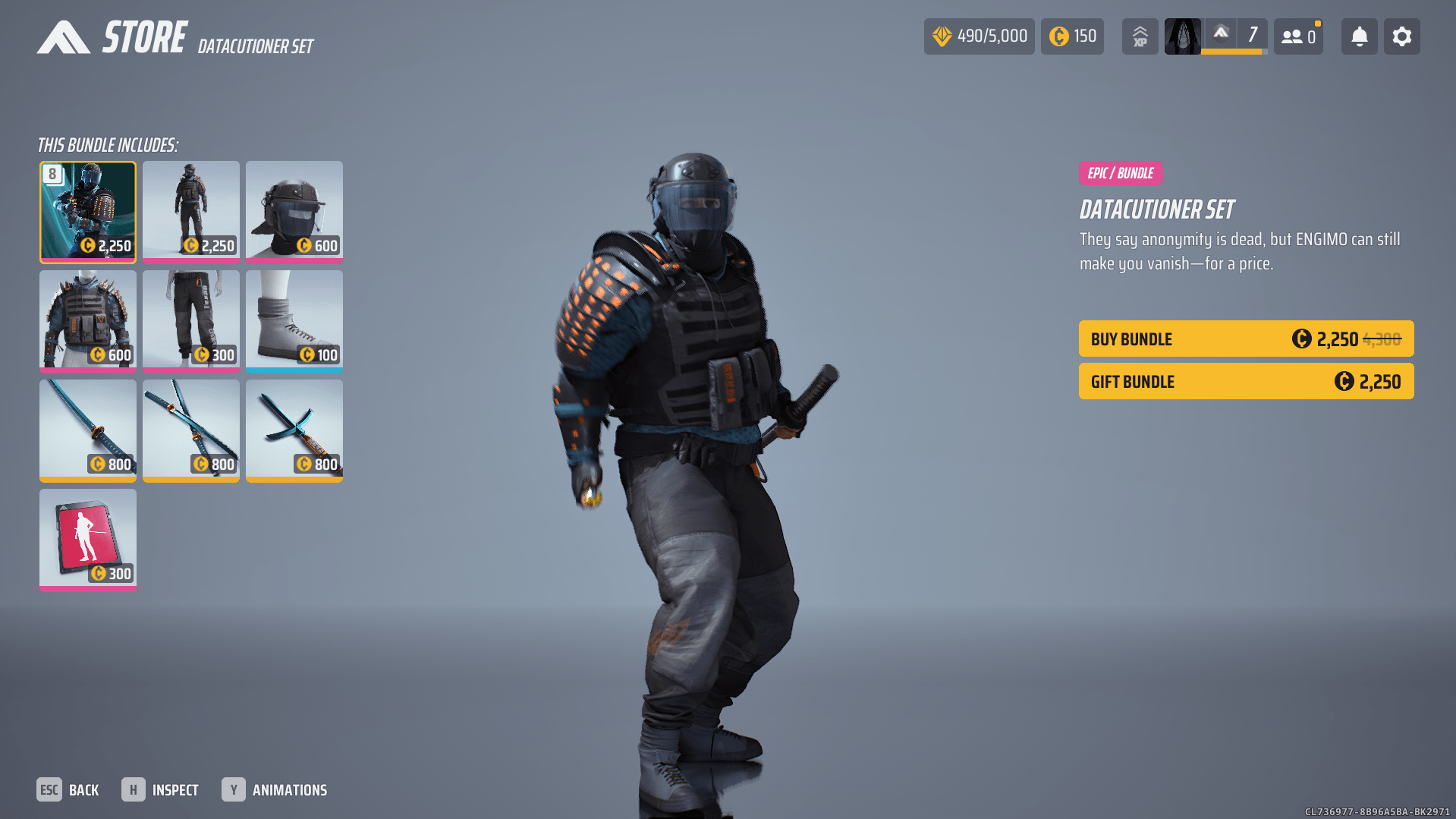Open the notifications bell
Image resolution: width=1456 pixels, height=819 pixels.
pyautogui.click(x=1359, y=36)
